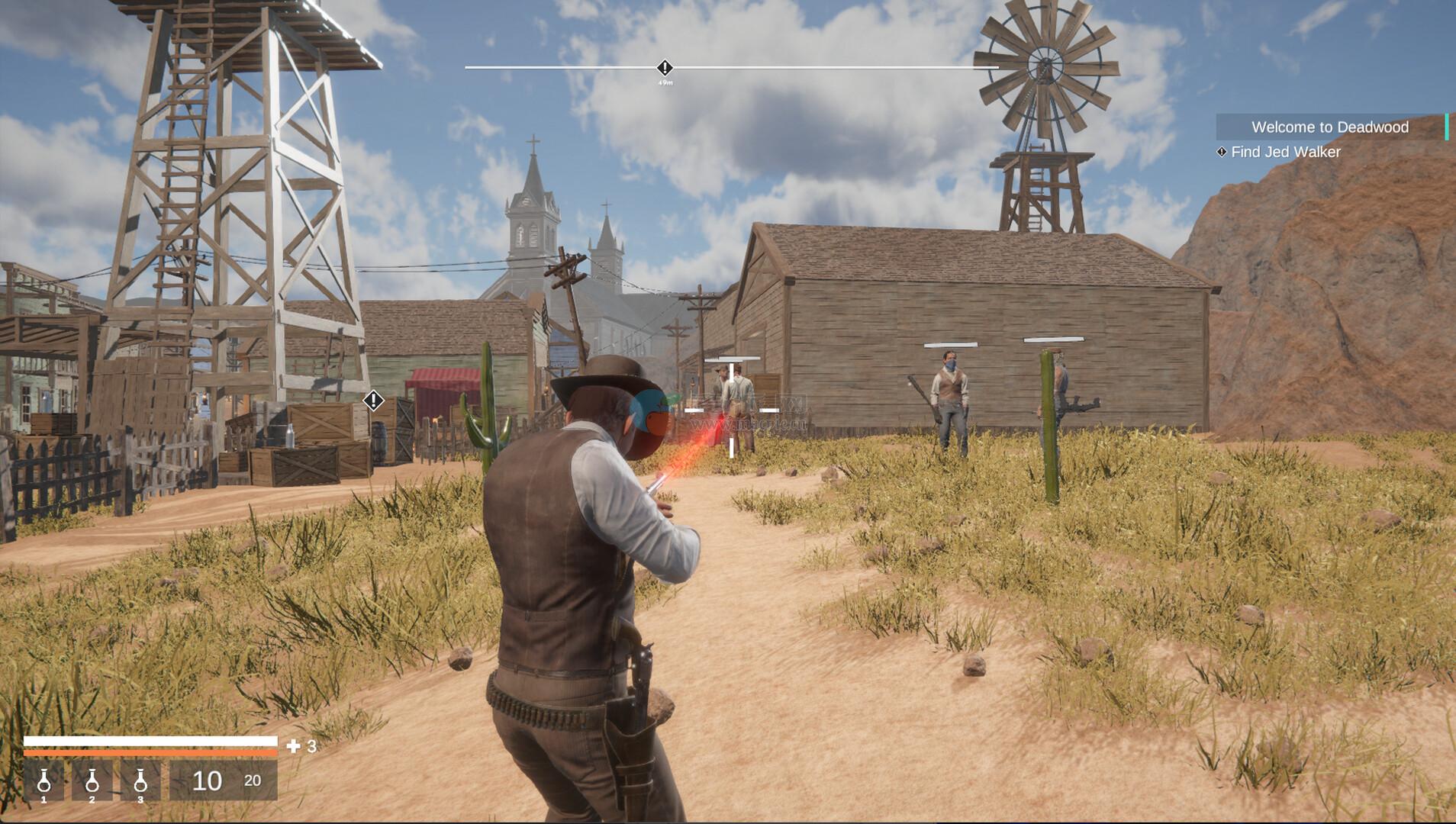
Task: Click the quest marker on the compass bar
Action: pyautogui.click(x=665, y=68)
